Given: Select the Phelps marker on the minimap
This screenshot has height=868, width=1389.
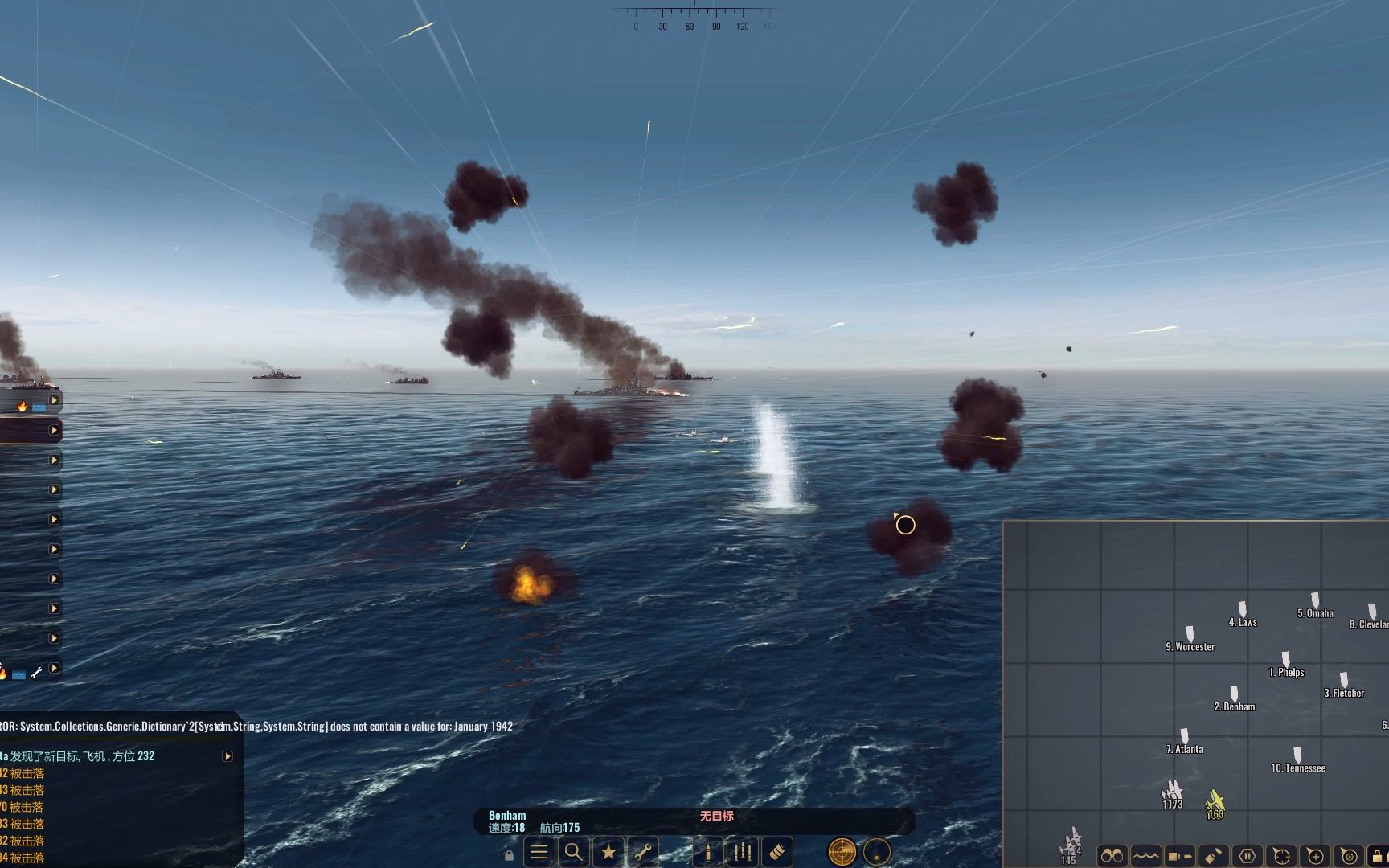Looking at the screenshot, I should click(x=1285, y=660).
